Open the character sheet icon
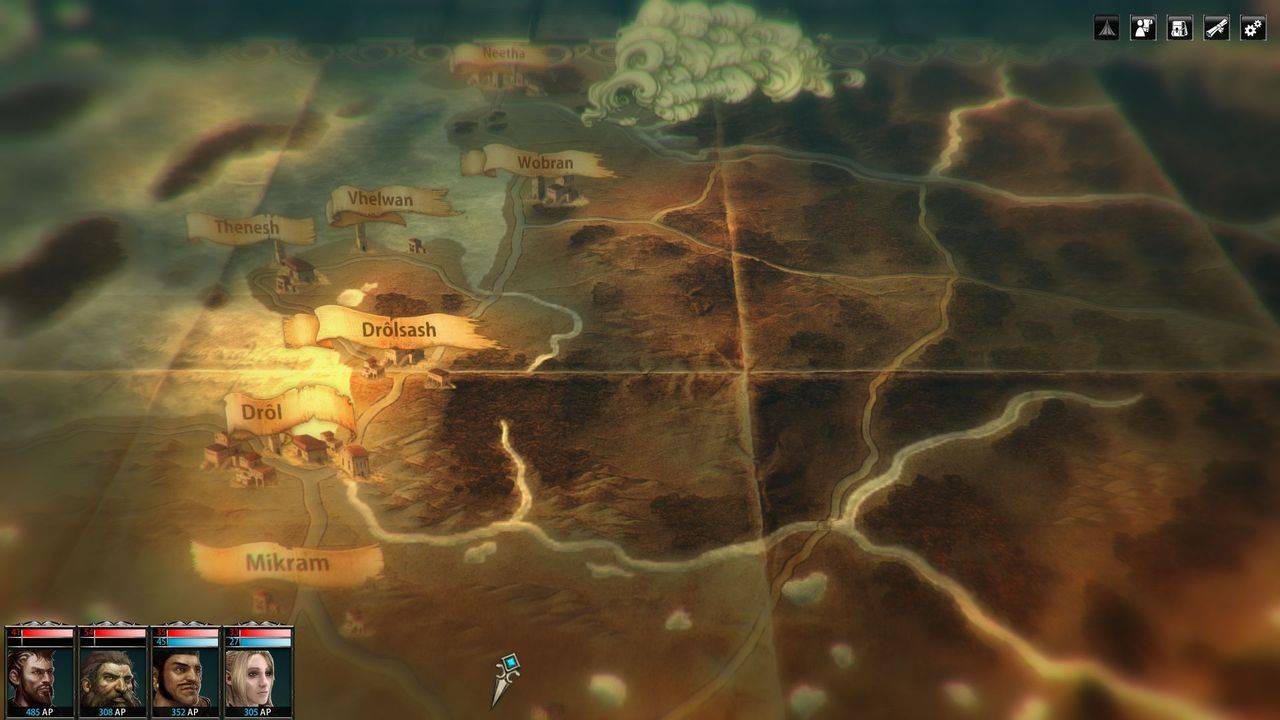Image resolution: width=1280 pixels, height=720 pixels. 1143,28
